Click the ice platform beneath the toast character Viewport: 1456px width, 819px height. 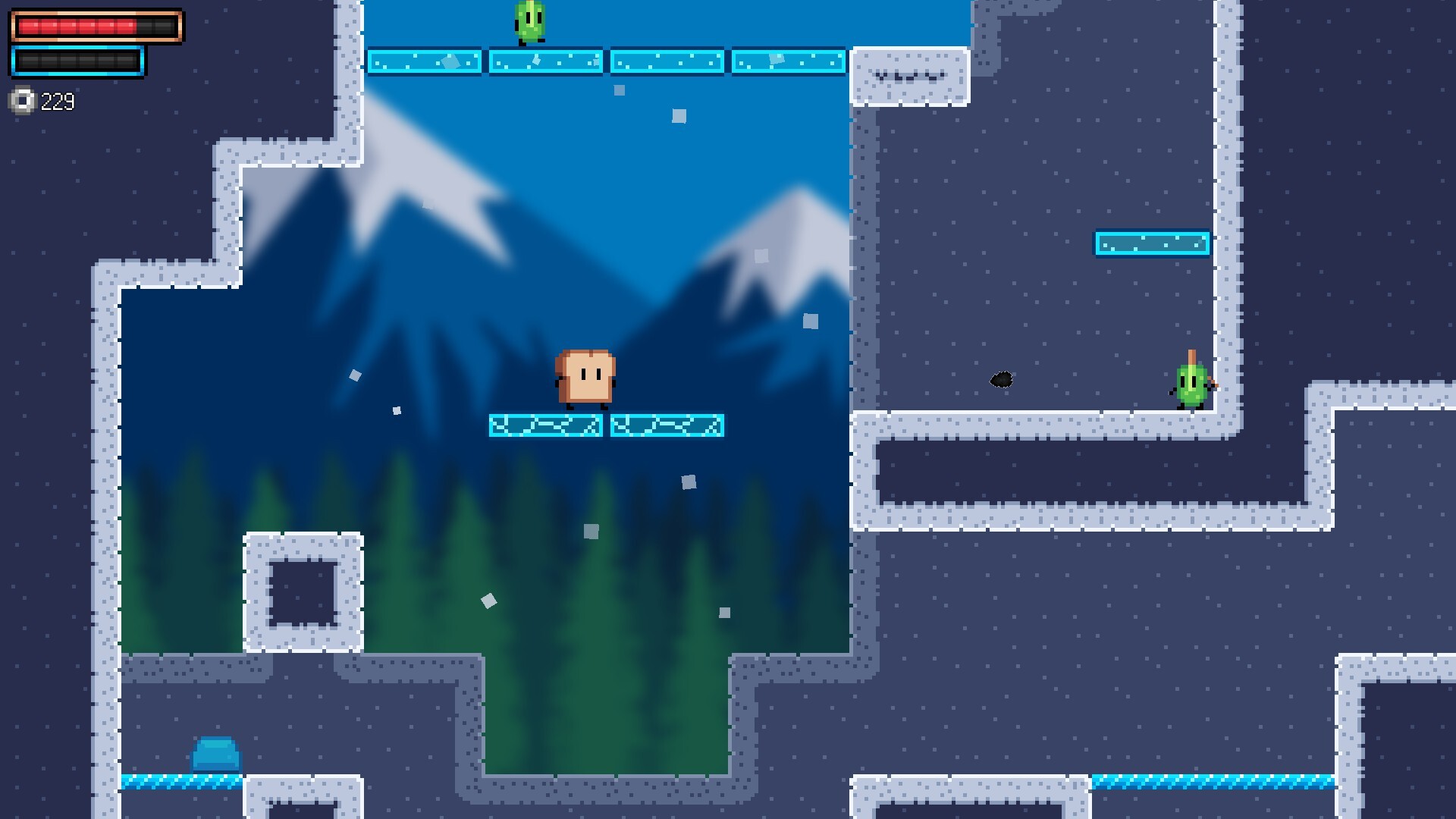548,426
